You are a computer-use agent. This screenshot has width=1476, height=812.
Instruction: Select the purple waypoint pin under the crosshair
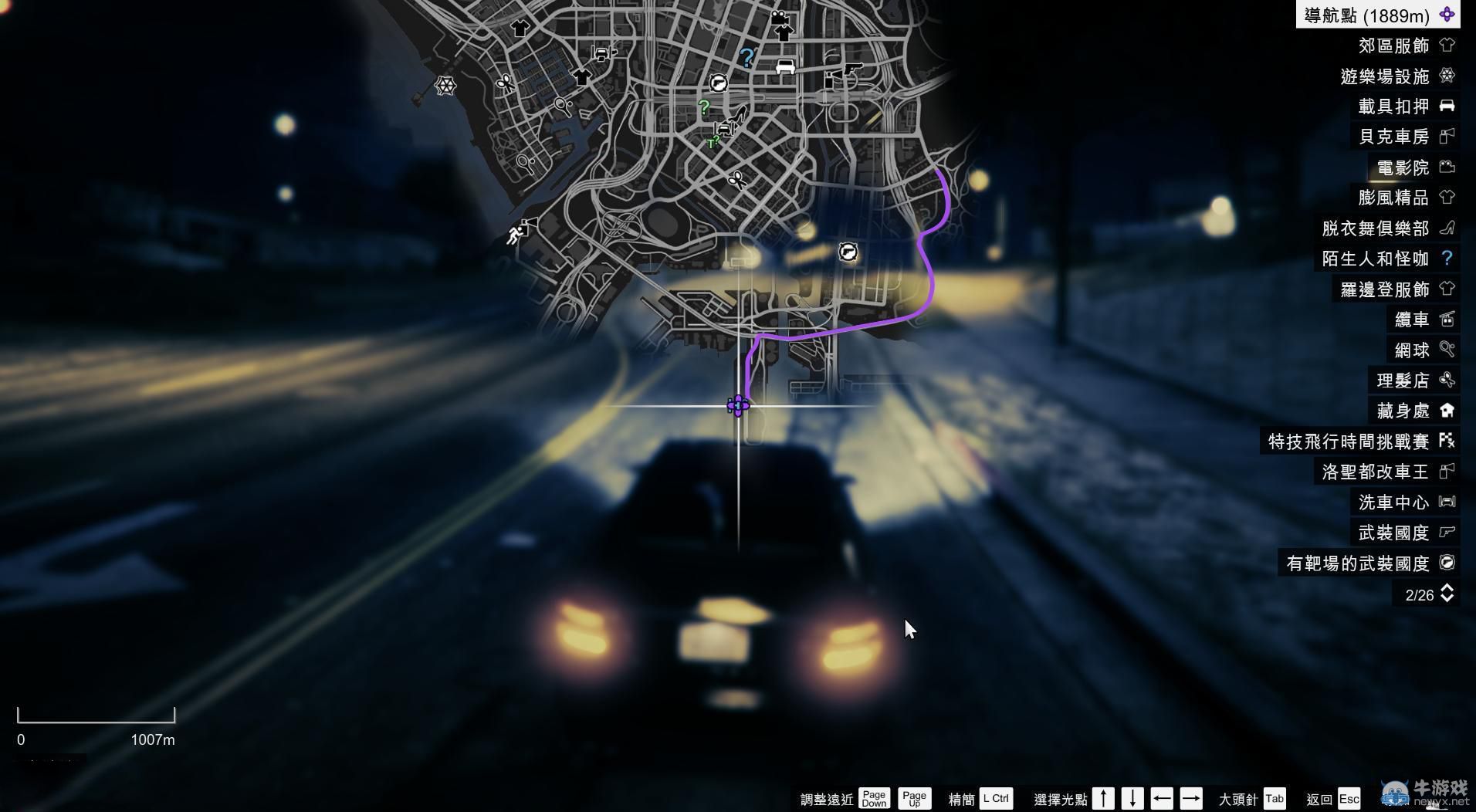[x=739, y=405]
